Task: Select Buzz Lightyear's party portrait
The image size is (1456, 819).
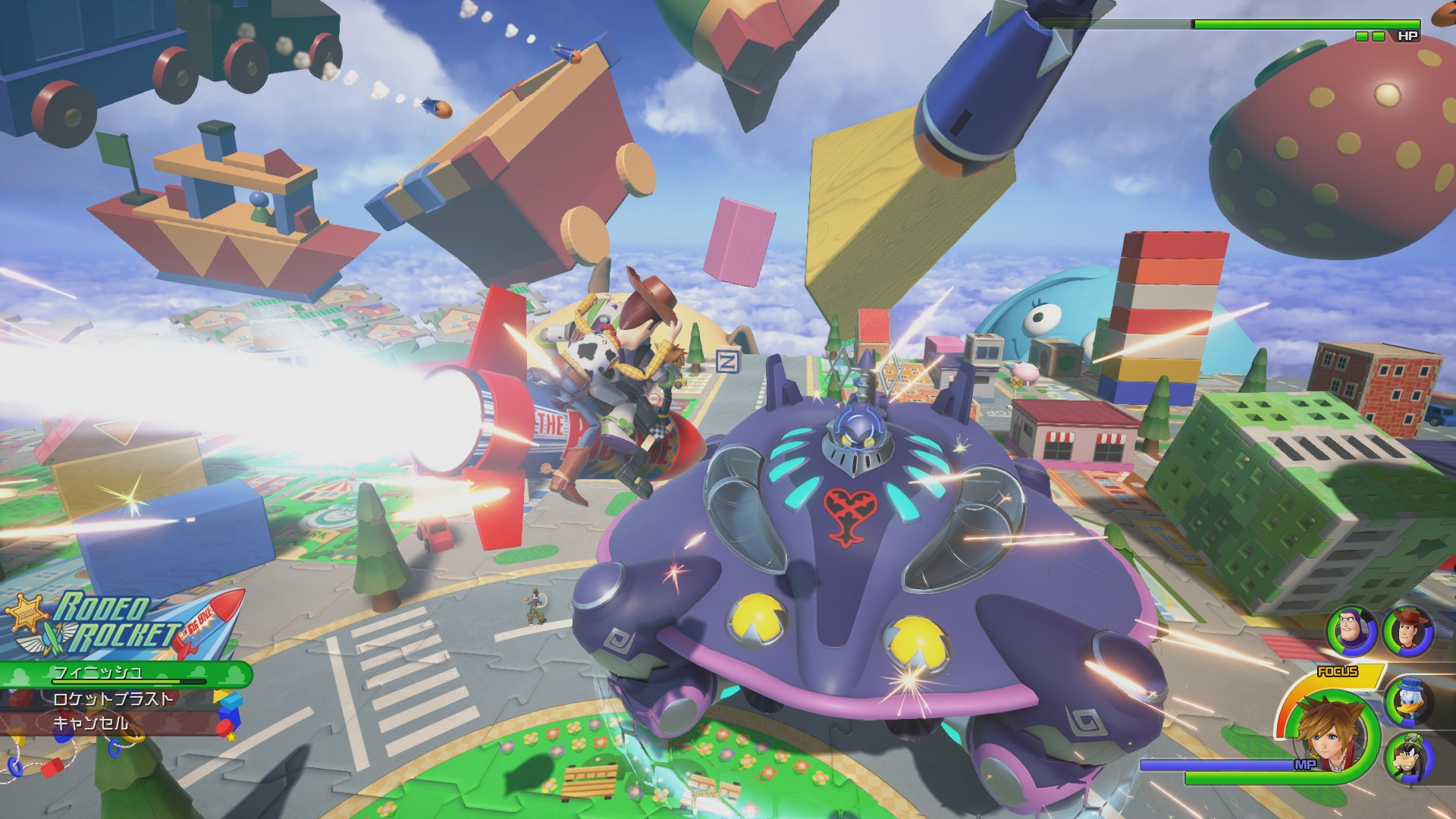Action: pyautogui.click(x=1352, y=629)
